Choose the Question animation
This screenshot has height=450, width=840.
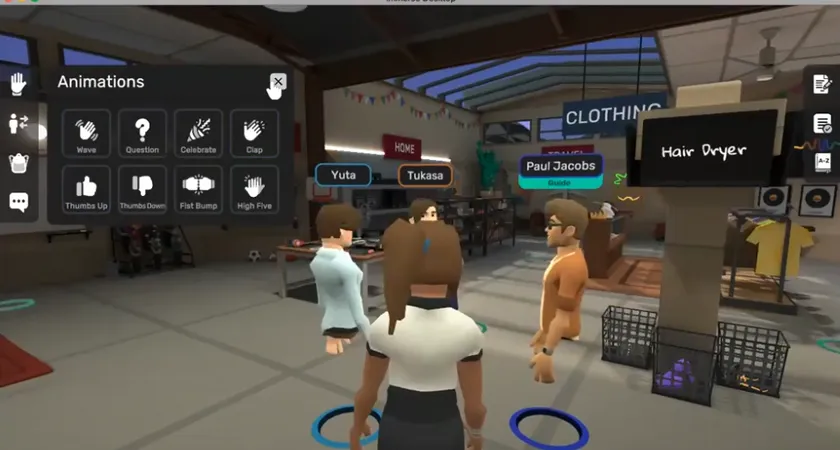tap(142, 133)
